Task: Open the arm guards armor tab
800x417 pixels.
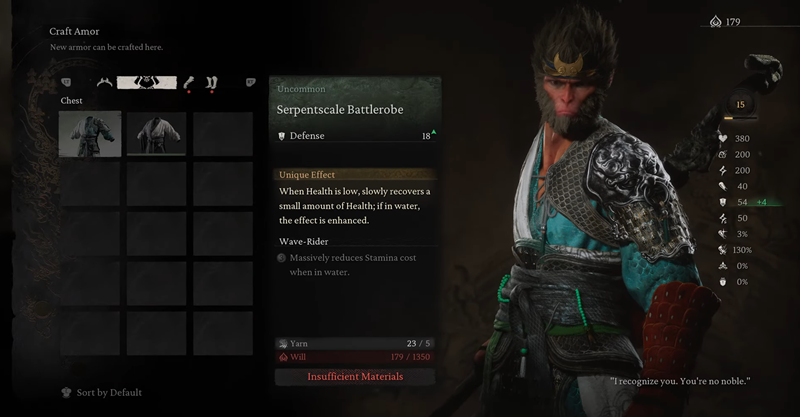Action: (188, 82)
